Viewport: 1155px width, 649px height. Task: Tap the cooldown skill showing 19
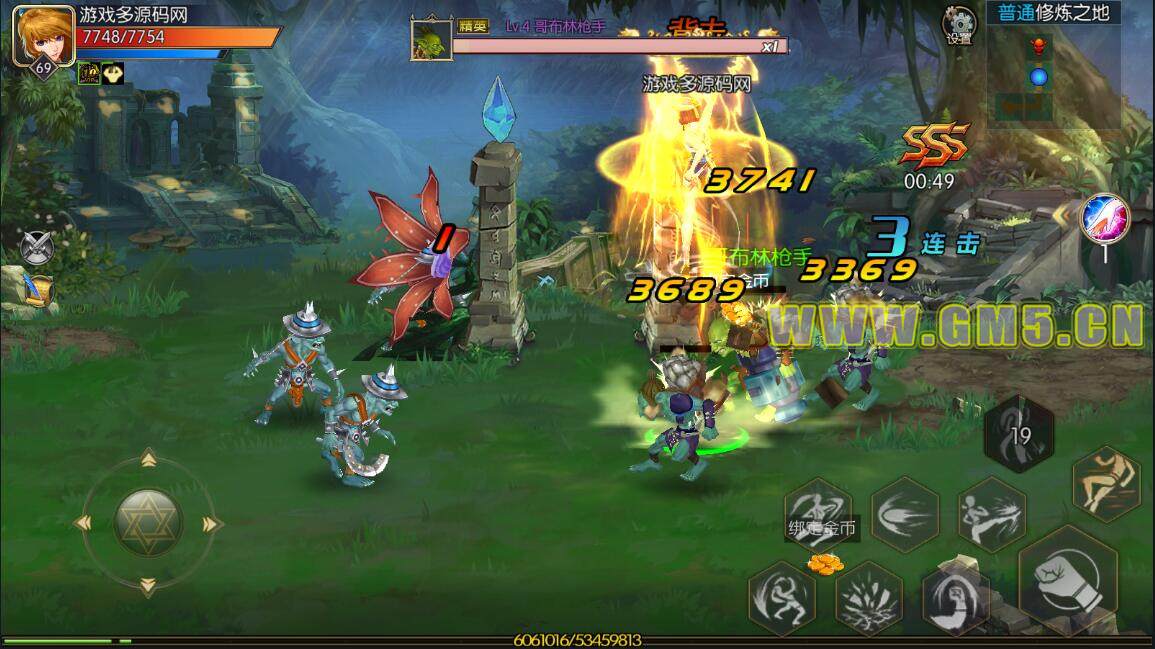(x=1019, y=433)
